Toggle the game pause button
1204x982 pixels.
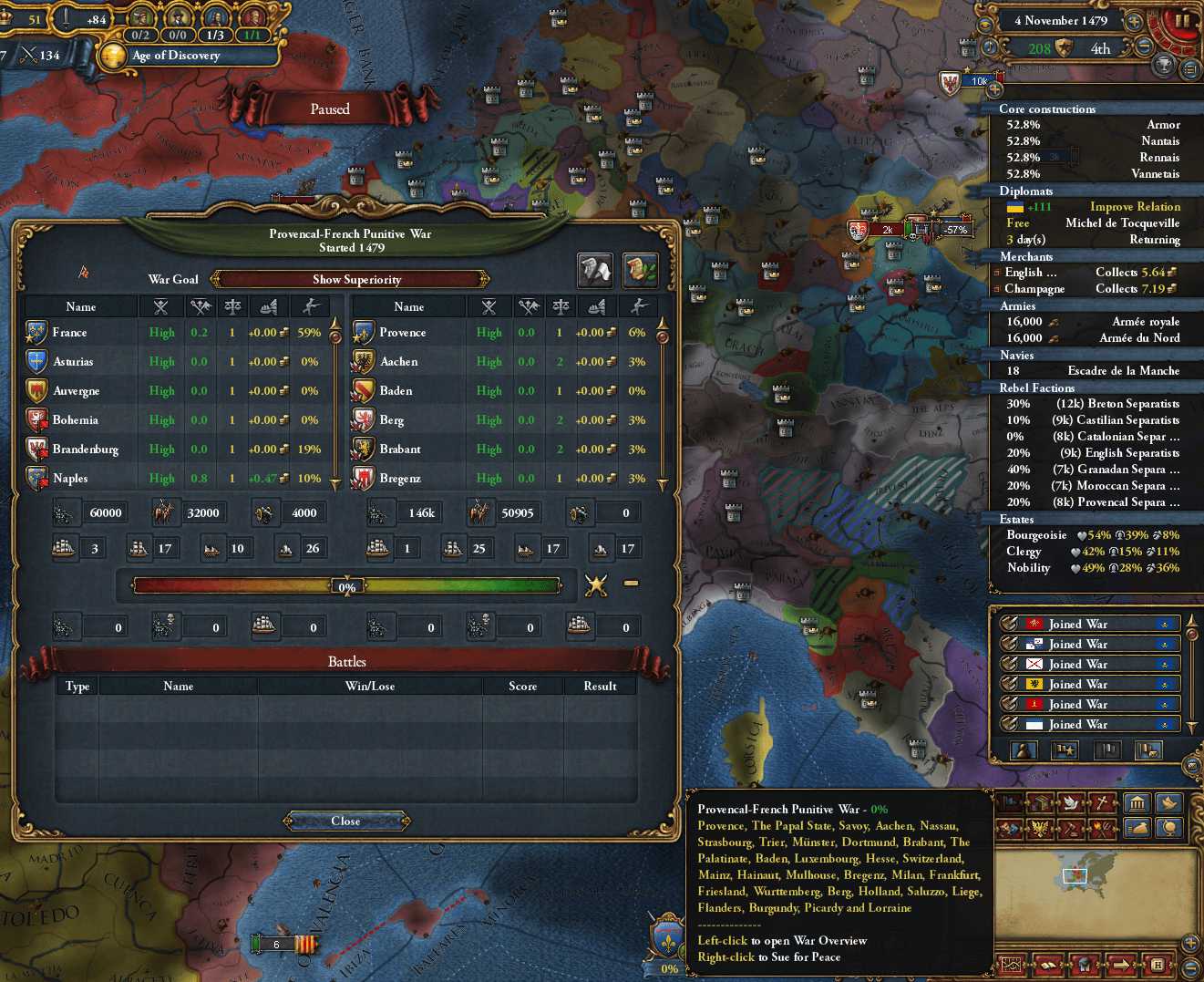click(x=1182, y=20)
